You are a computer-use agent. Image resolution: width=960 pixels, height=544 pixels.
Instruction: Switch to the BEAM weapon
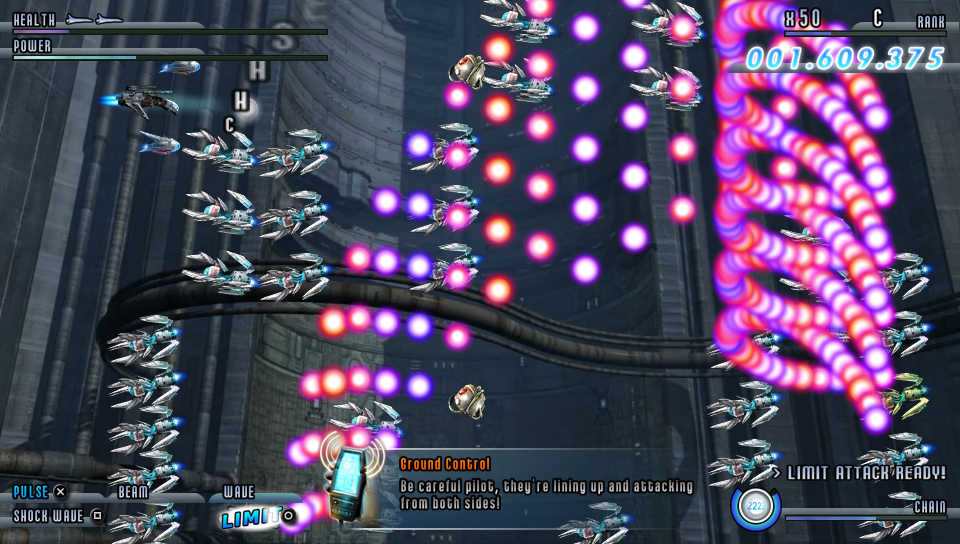[133, 492]
